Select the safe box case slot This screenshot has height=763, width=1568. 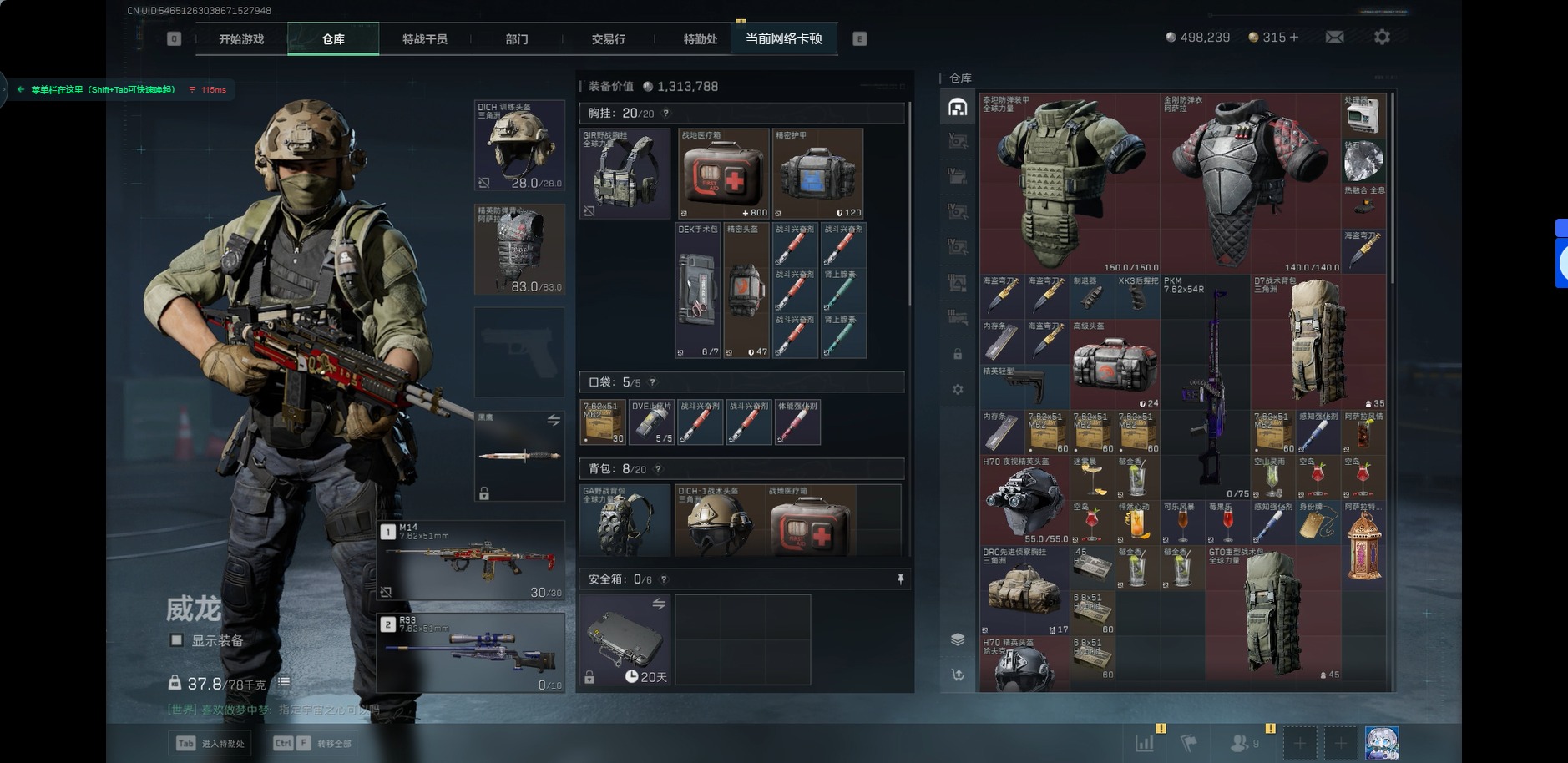(x=625, y=639)
